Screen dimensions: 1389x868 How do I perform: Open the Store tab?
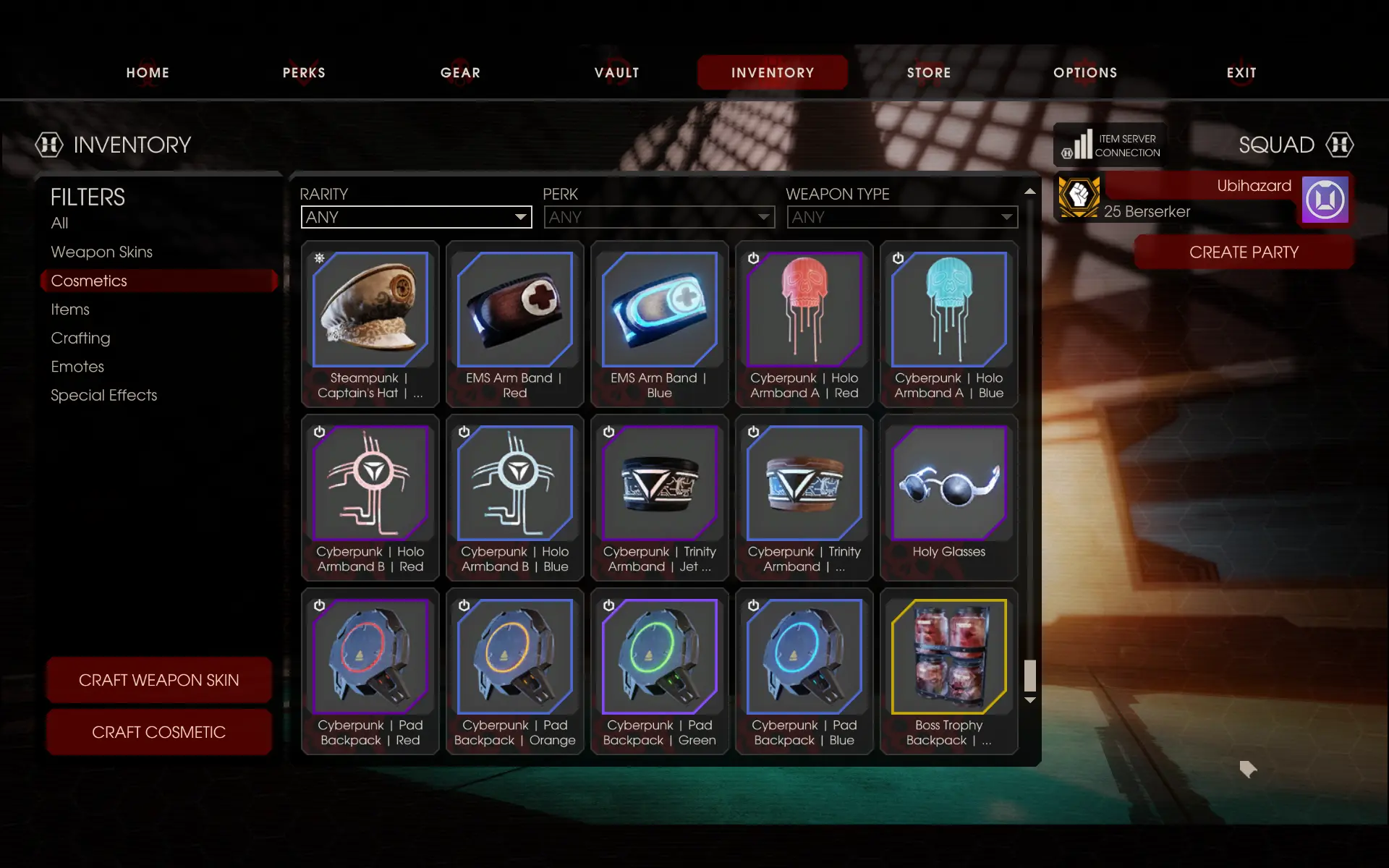click(929, 72)
